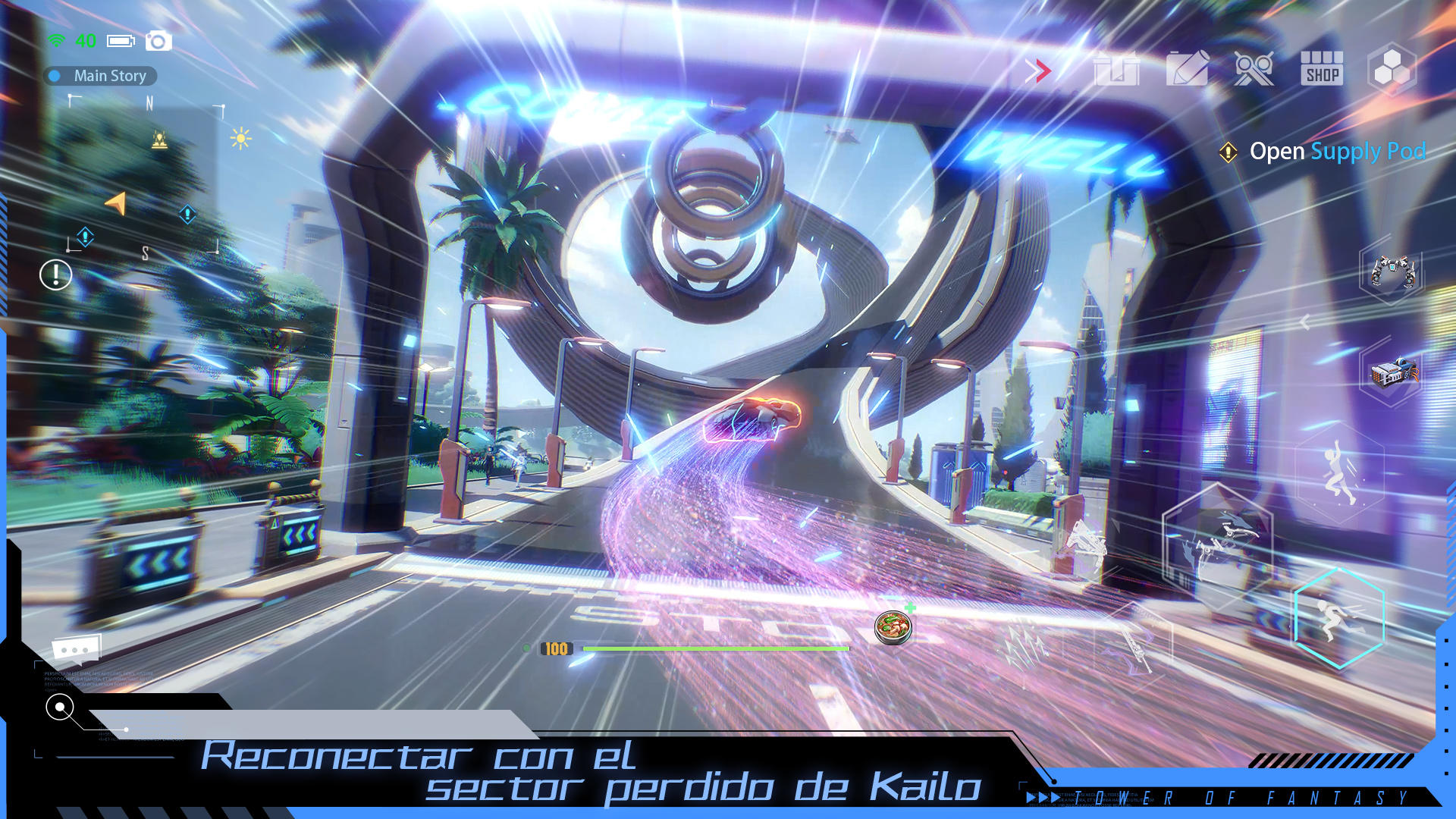Screen dimensions: 1456x819
Task: Open the backpack inventory icon
Action: (x=1118, y=70)
